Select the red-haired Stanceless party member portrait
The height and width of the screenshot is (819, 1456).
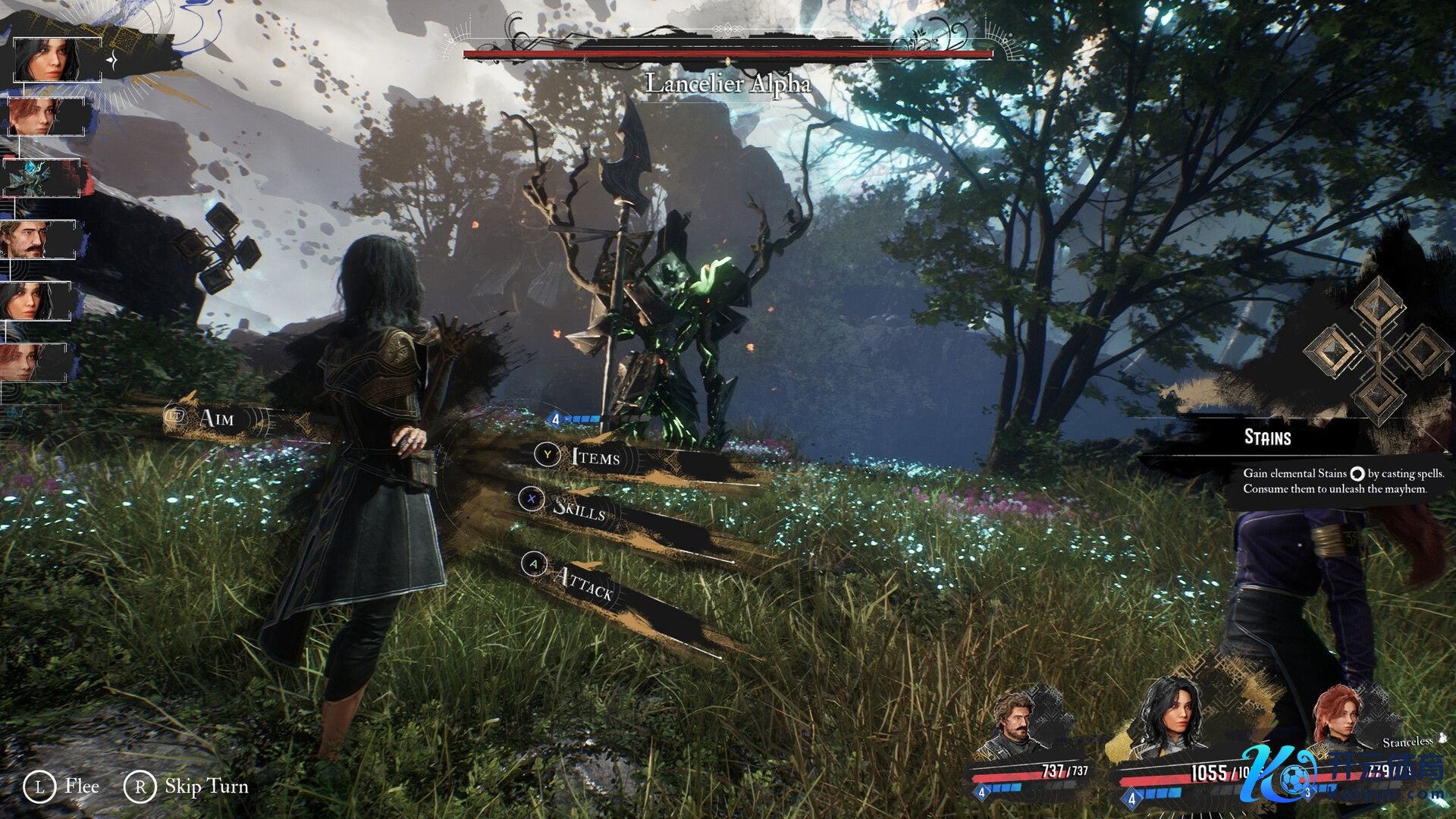click(x=1338, y=717)
